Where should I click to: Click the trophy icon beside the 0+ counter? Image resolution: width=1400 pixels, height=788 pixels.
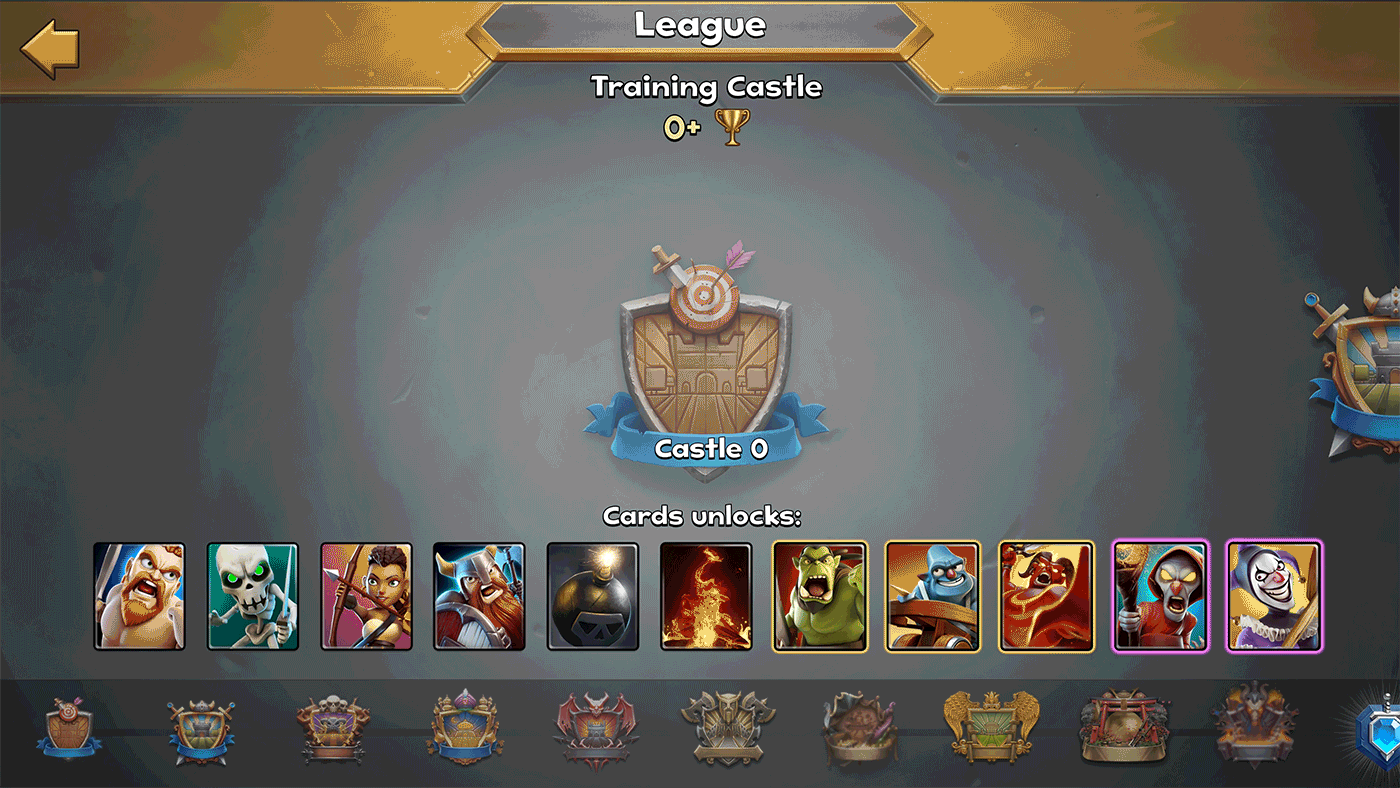pyautogui.click(x=731, y=128)
